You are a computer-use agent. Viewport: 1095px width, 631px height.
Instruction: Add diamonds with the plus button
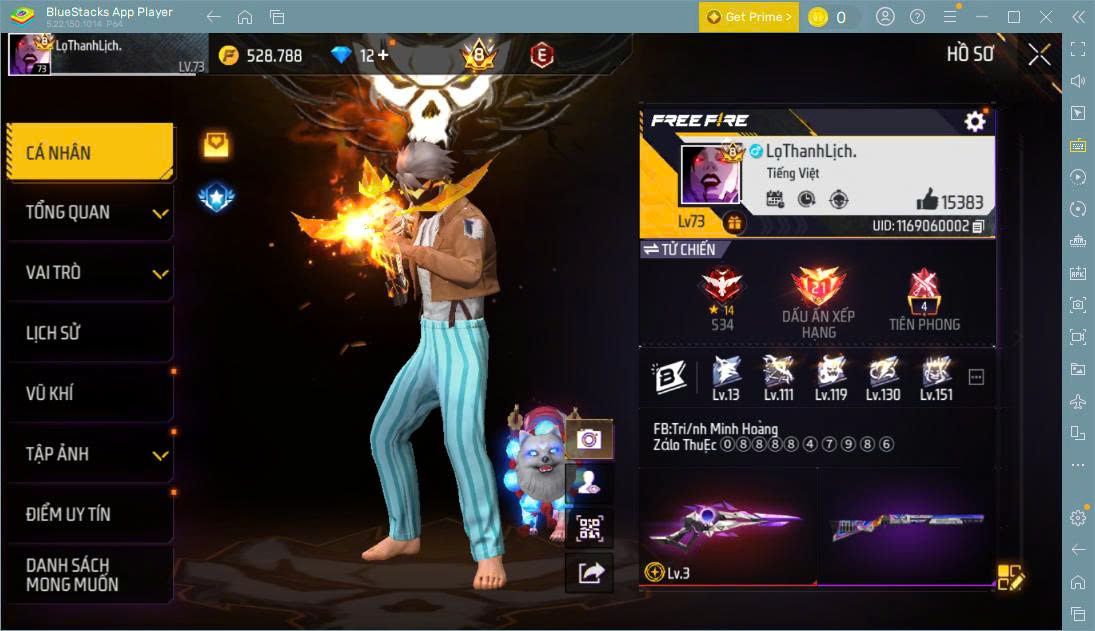[x=381, y=55]
